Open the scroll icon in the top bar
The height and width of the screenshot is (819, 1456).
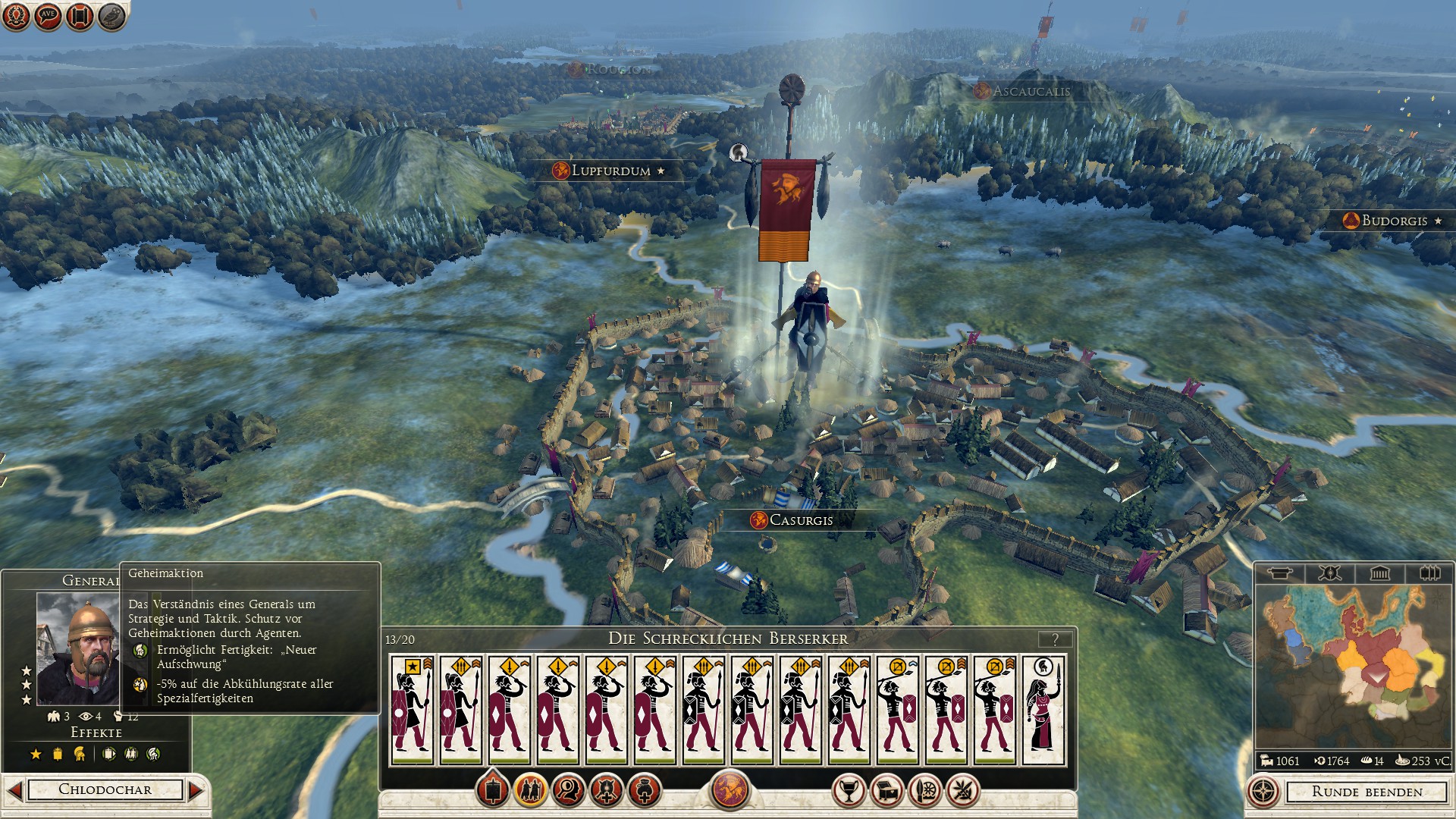80,16
